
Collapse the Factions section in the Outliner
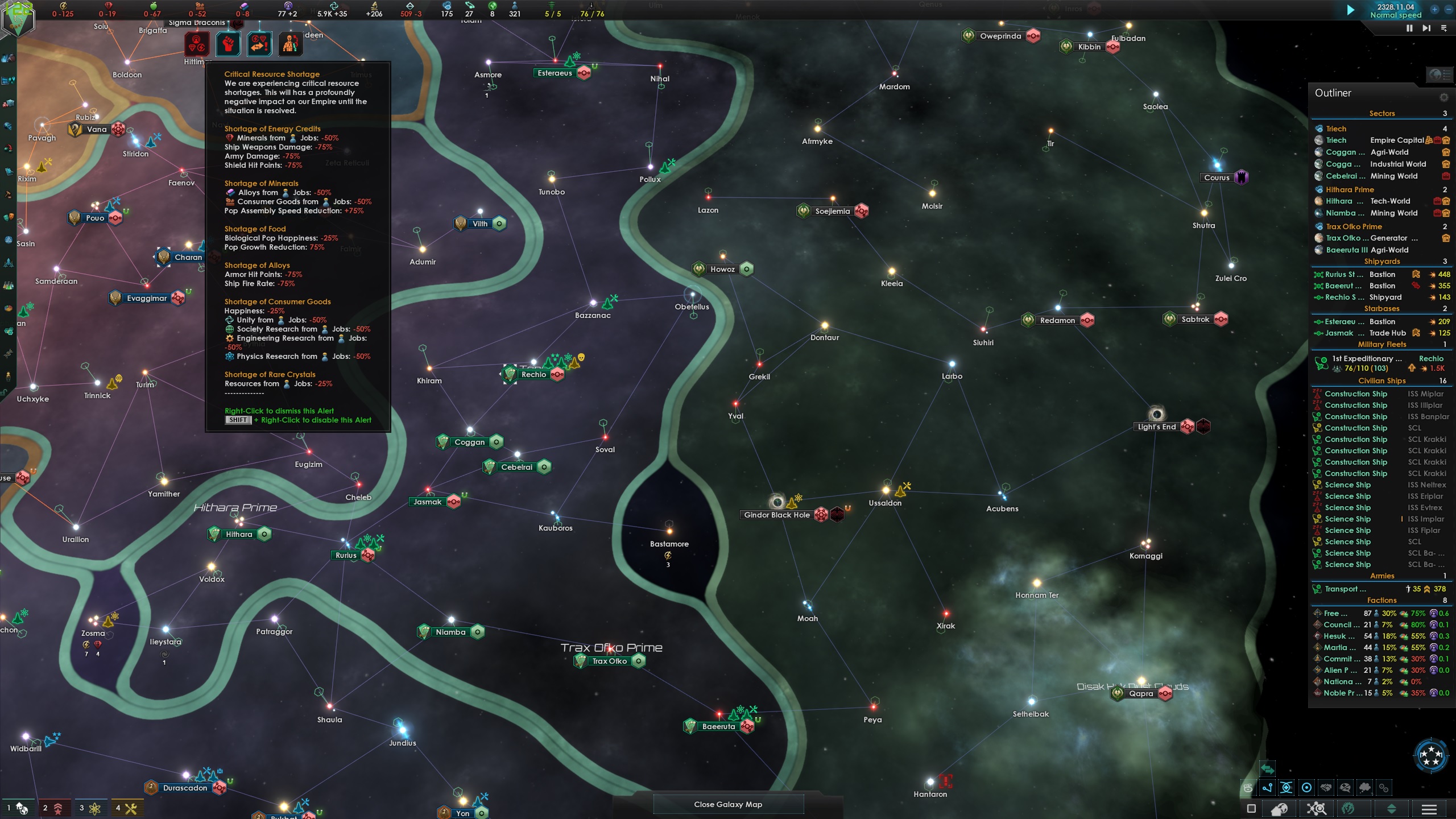click(x=1381, y=600)
